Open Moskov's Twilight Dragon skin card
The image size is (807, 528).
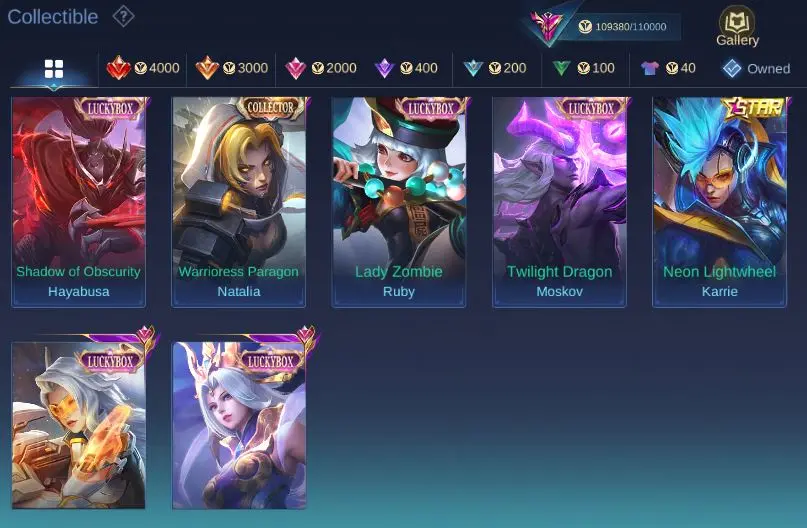tap(559, 201)
